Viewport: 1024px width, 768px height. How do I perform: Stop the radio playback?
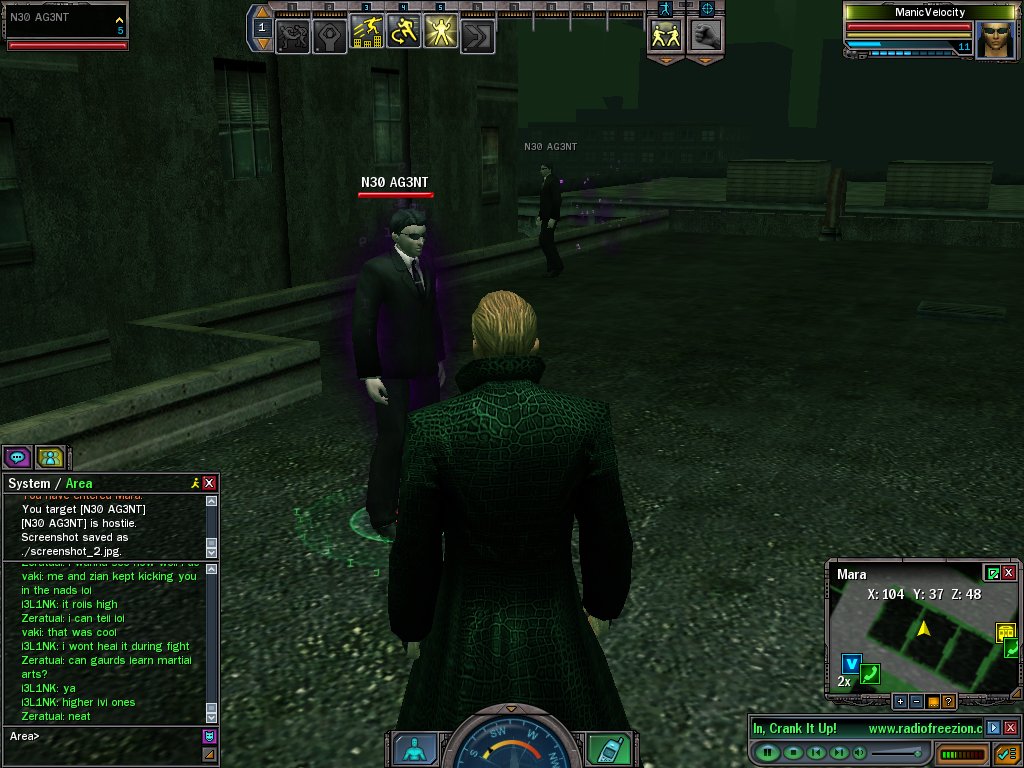coord(793,752)
